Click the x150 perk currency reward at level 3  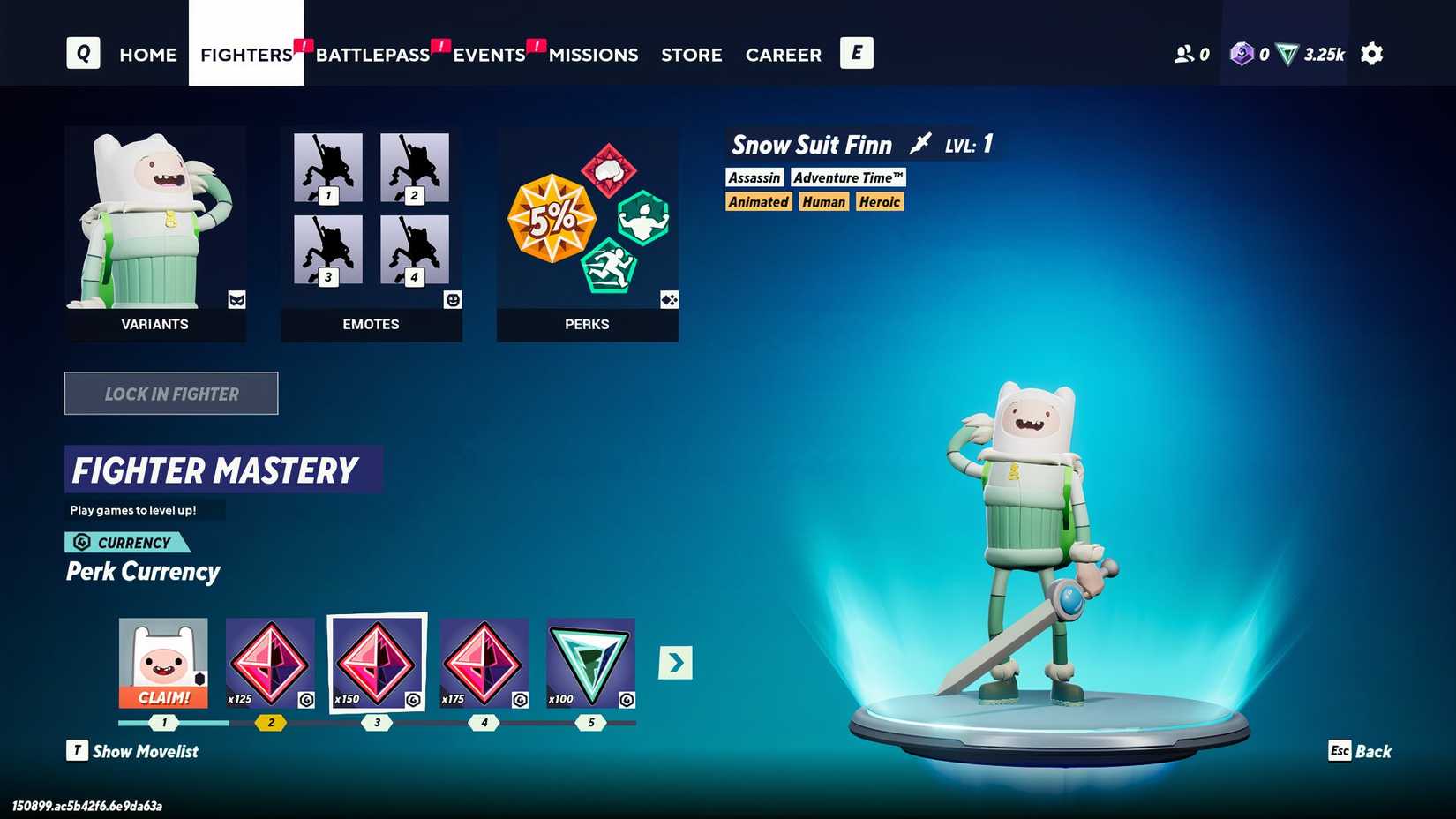[377, 660]
